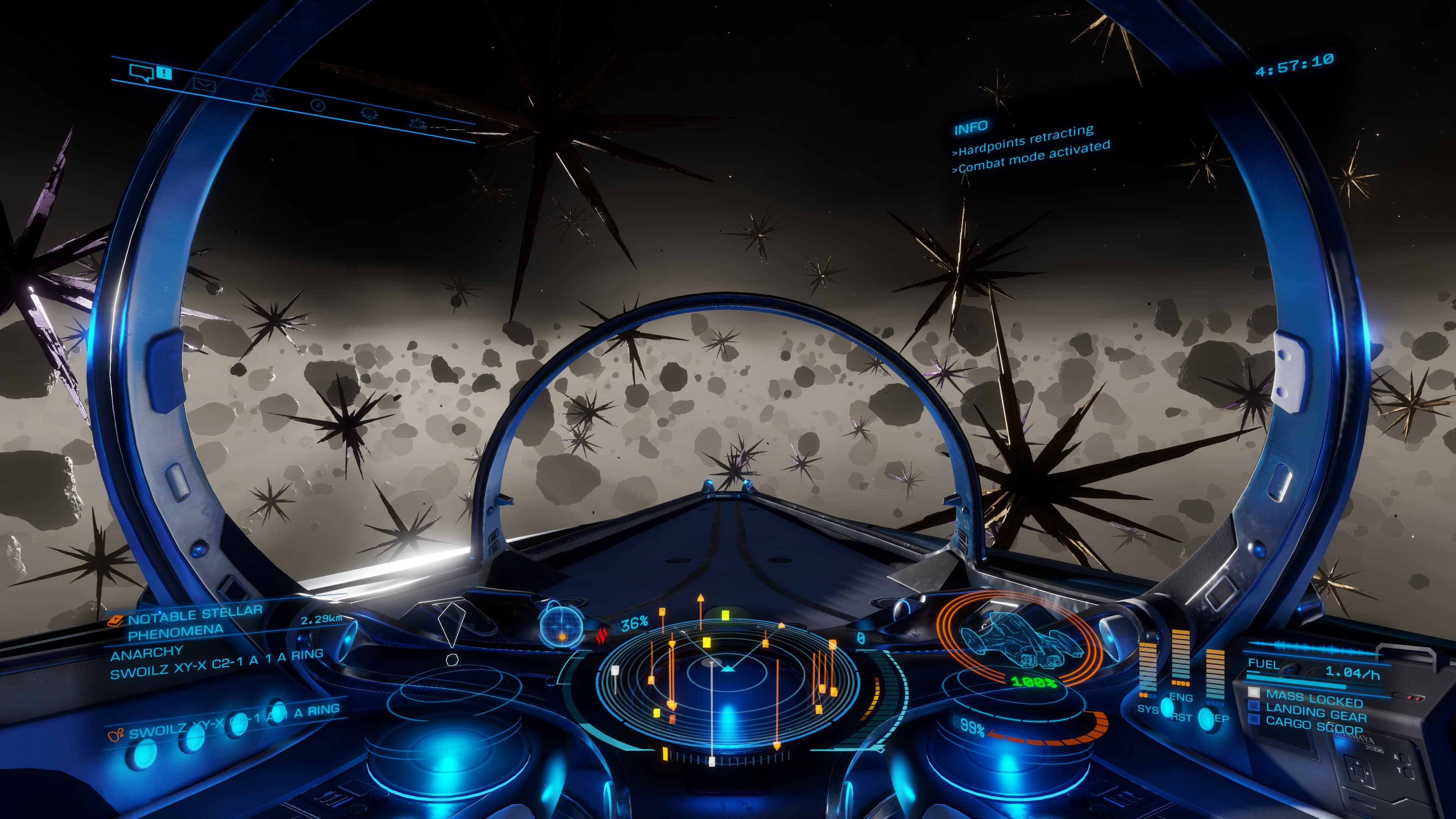Select the ENG power distributor pip

pos(1181,698)
